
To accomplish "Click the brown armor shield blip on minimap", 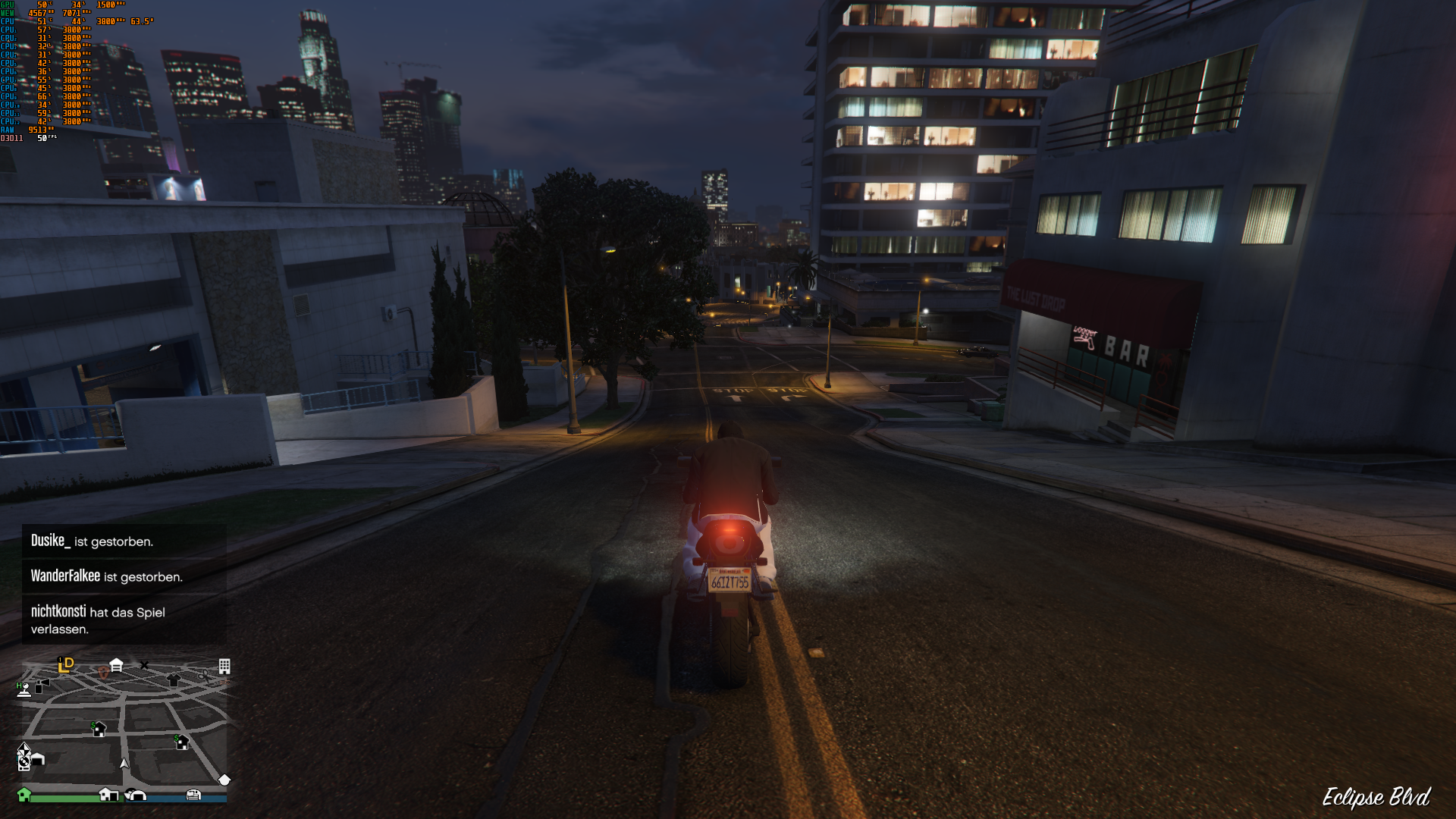I will click(103, 672).
